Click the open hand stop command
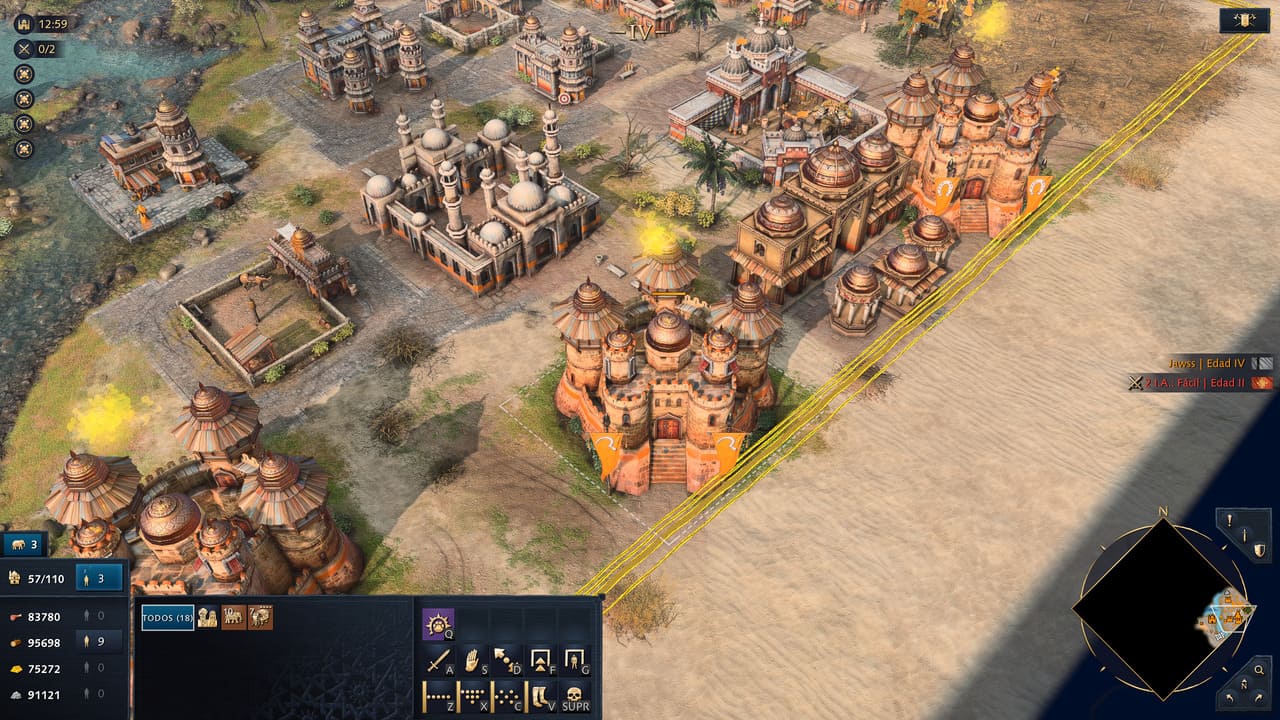Screen dimensions: 1280x720 click(x=473, y=660)
